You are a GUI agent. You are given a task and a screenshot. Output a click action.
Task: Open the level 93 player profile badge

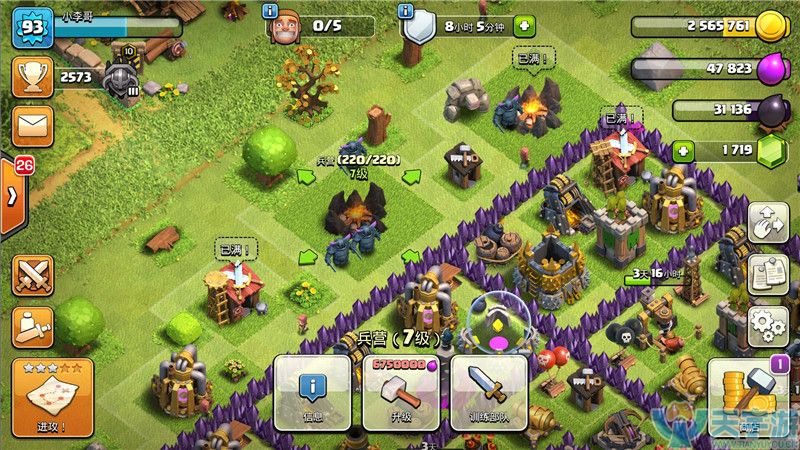(x=31, y=27)
